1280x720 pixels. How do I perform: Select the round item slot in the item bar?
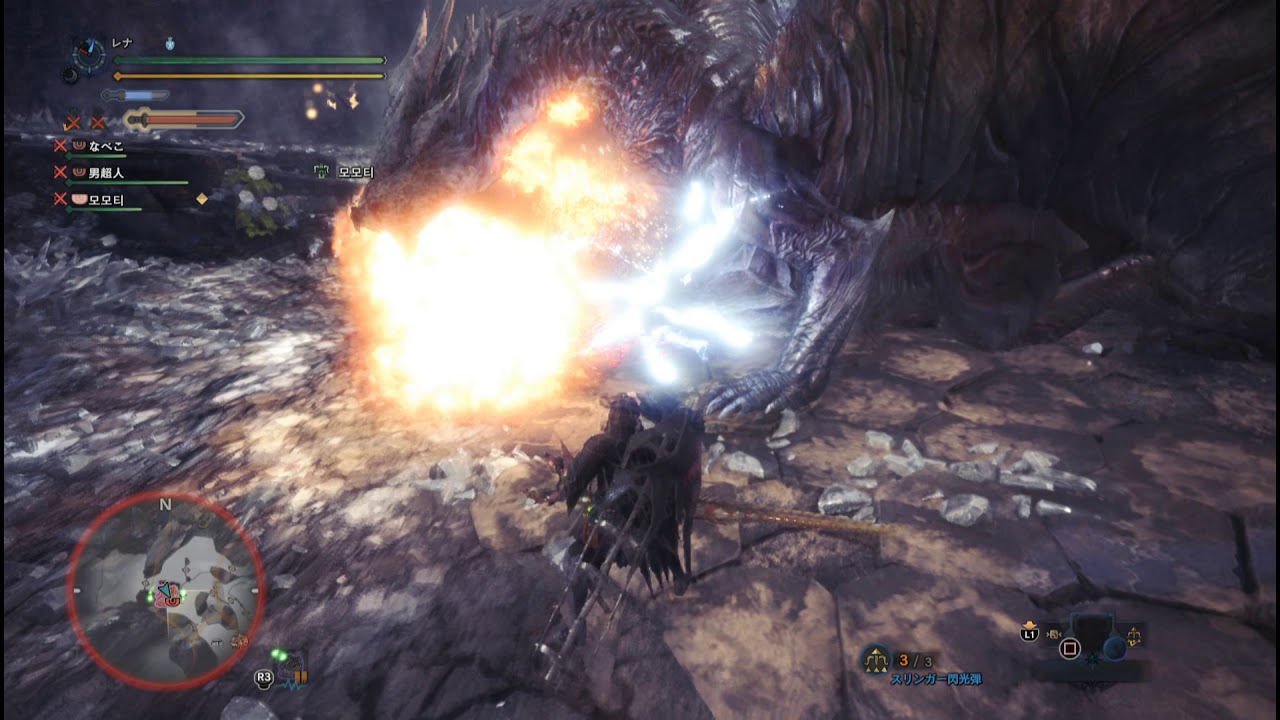coord(1114,648)
